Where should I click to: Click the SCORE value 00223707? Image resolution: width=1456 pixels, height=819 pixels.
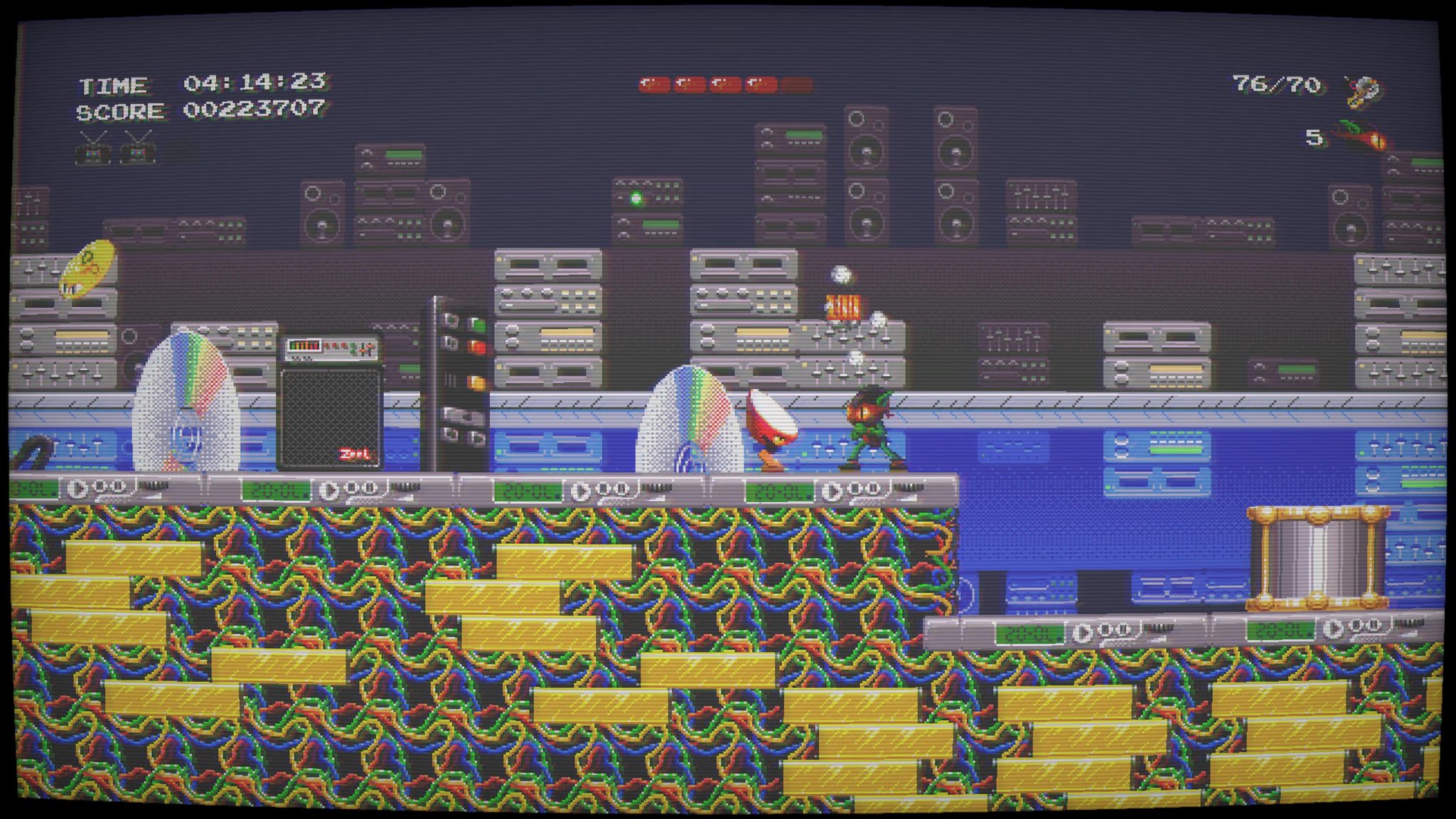(x=256, y=109)
